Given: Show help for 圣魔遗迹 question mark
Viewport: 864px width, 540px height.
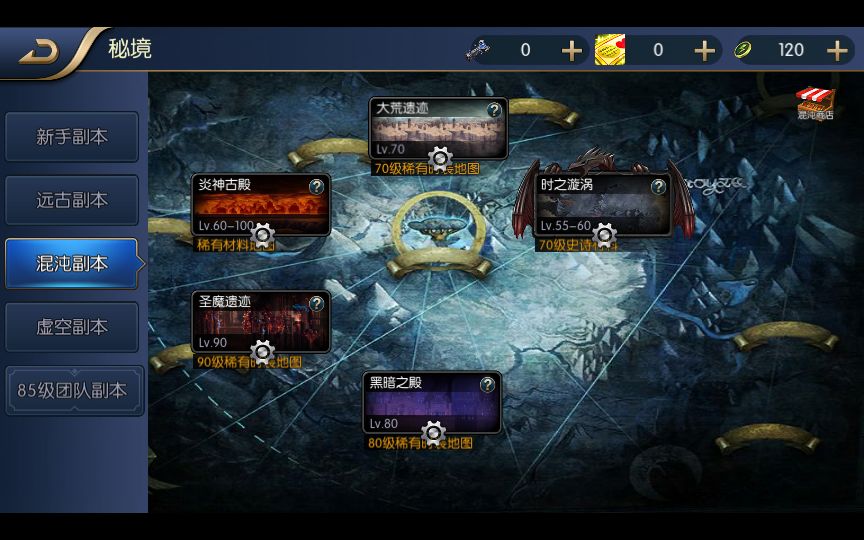Looking at the screenshot, I should 317,303.
